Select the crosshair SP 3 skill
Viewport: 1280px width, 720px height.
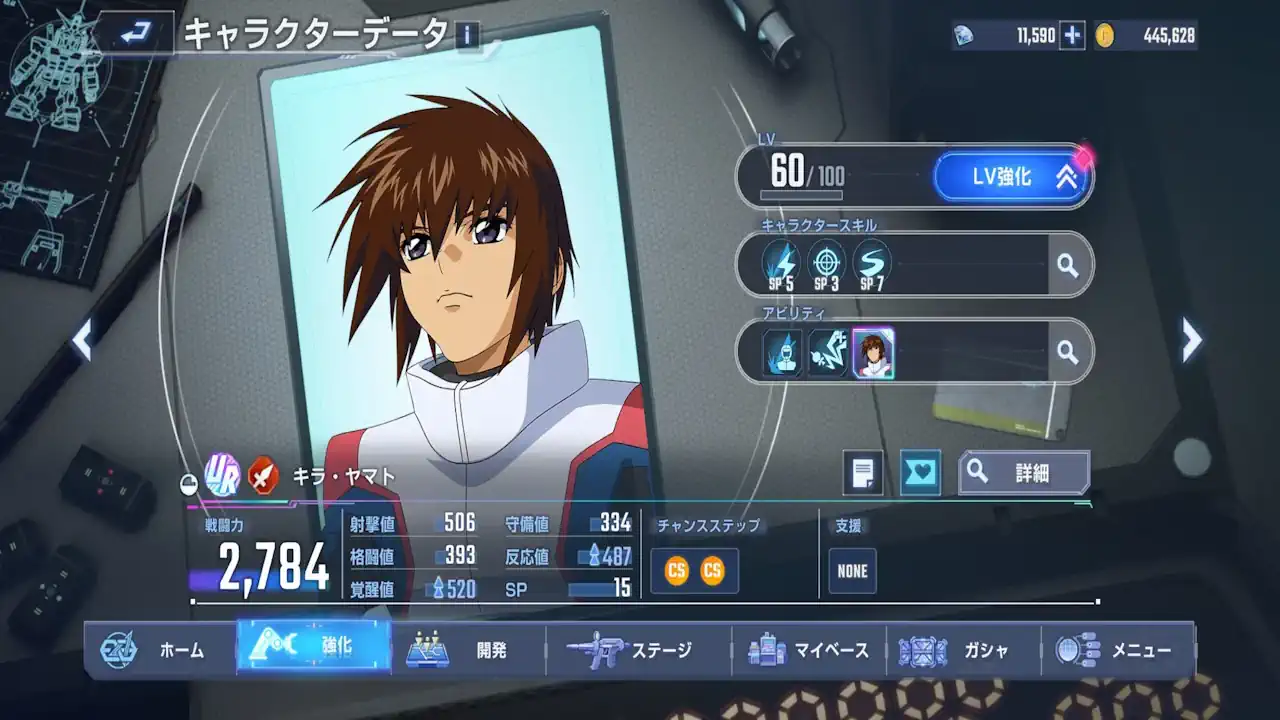point(826,265)
